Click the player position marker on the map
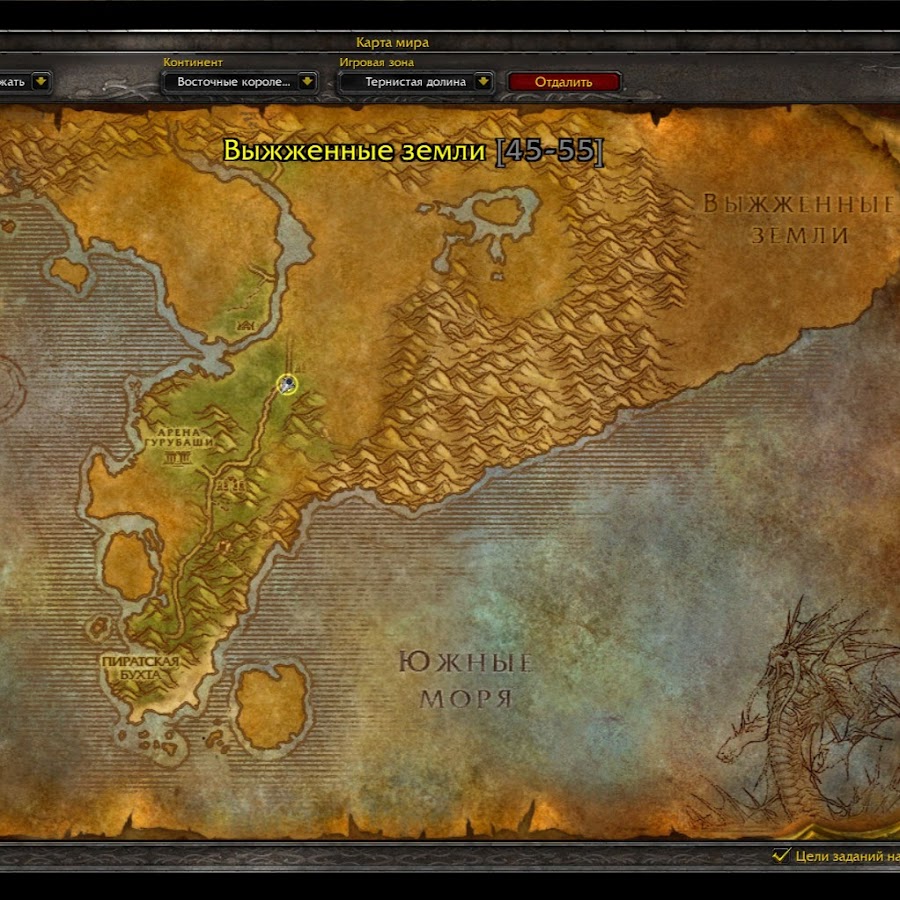Viewport: 900px width, 900px height. tap(287, 383)
